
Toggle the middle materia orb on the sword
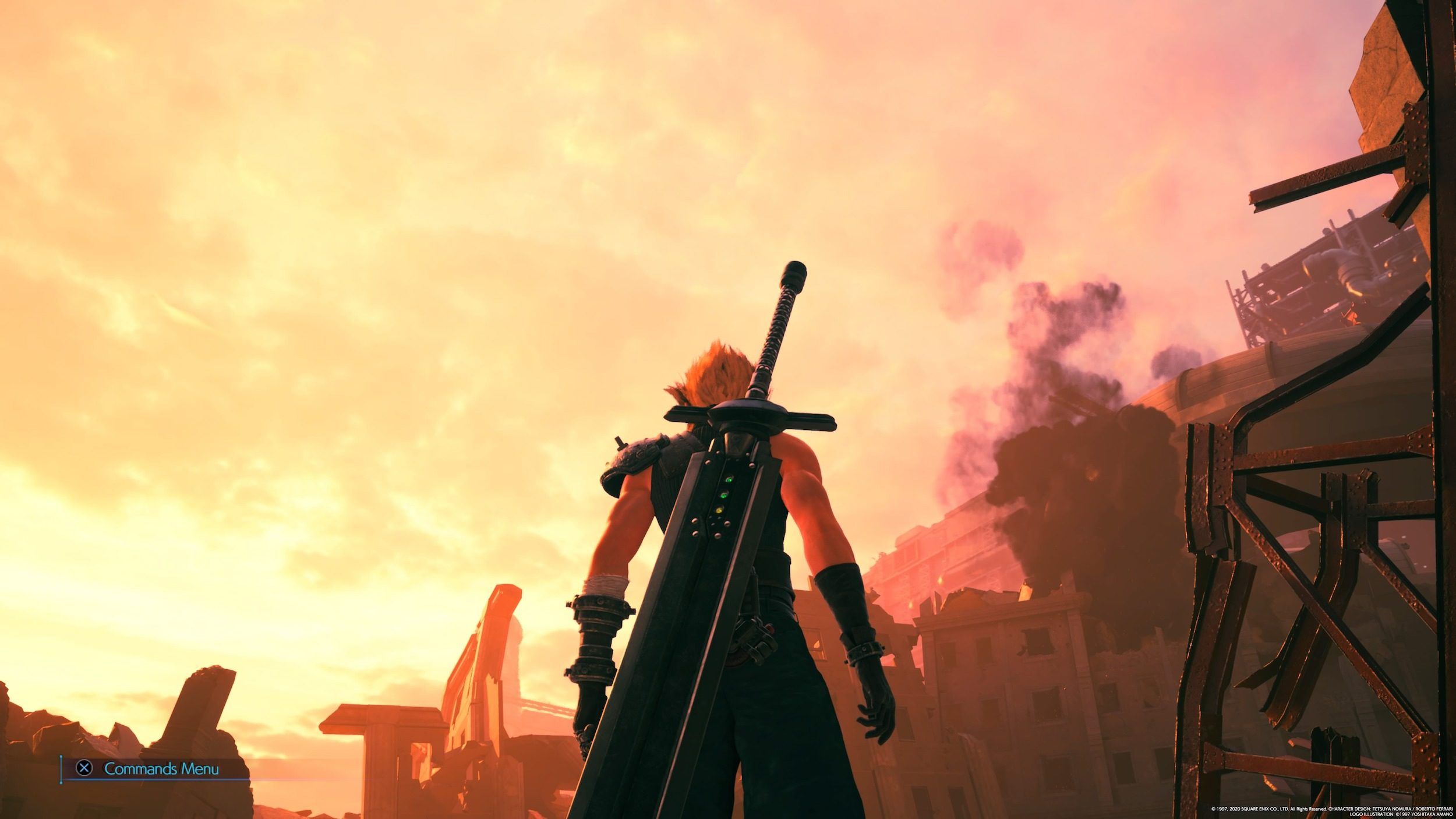pos(724,495)
